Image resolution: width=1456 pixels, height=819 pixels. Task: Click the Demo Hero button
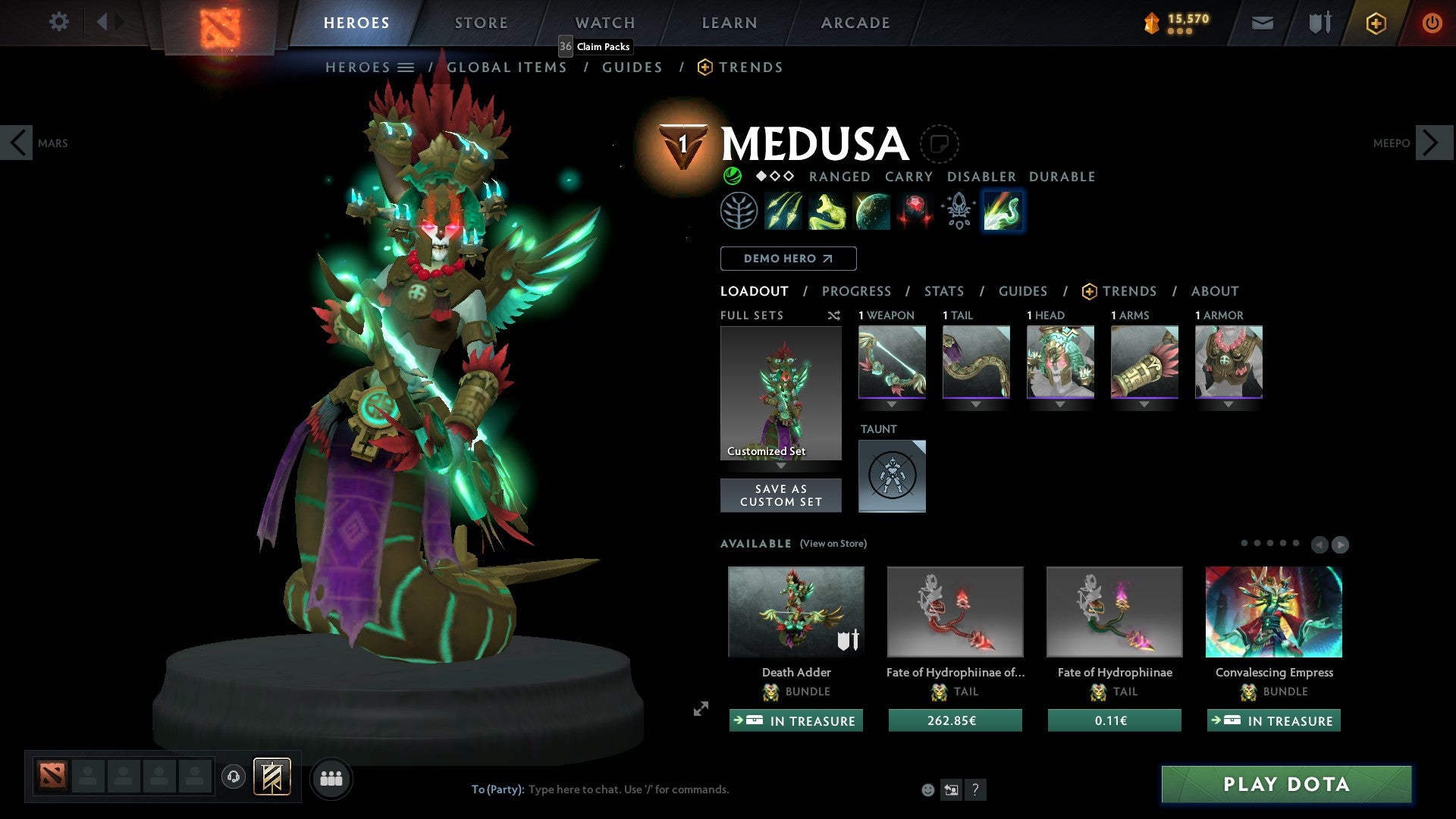pyautogui.click(x=788, y=259)
